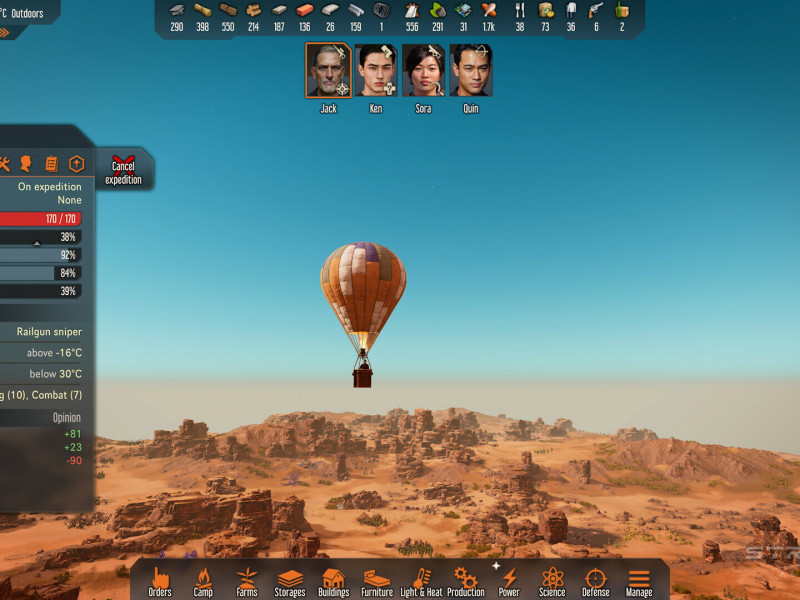Select Ken's colonist portrait
The width and height of the screenshot is (800, 600).
(376, 70)
